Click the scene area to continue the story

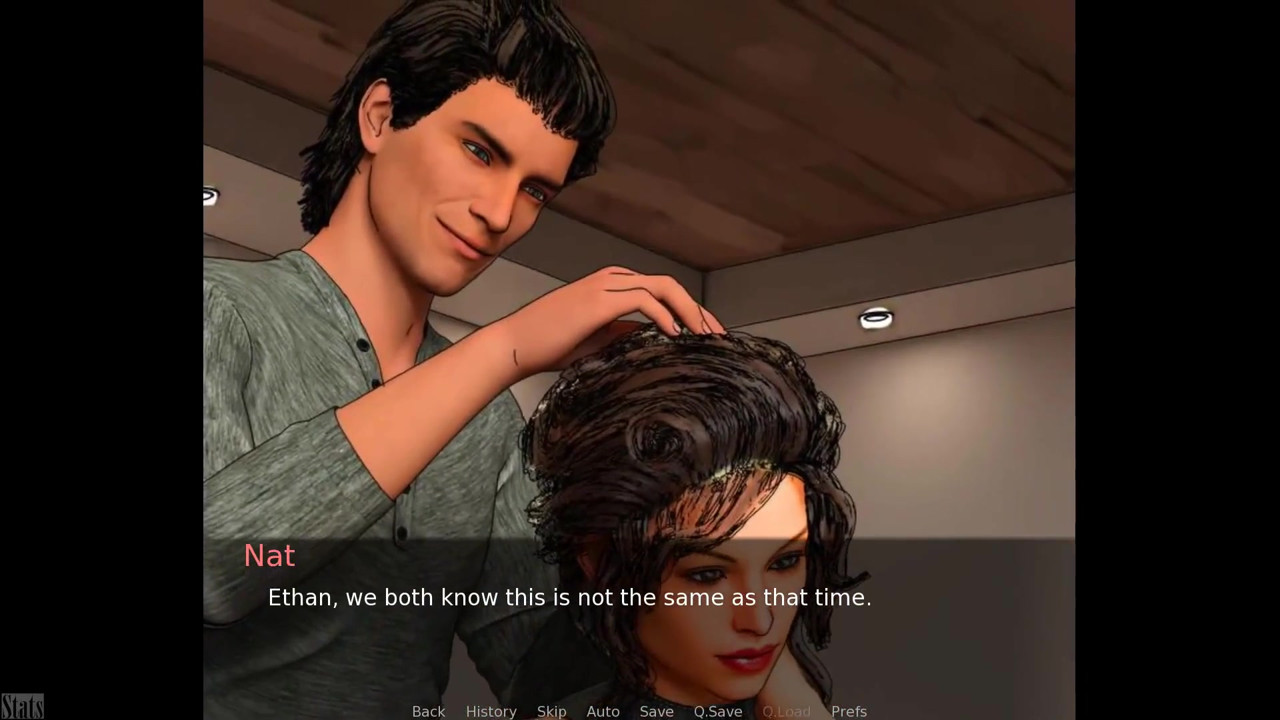pyautogui.click(x=640, y=300)
